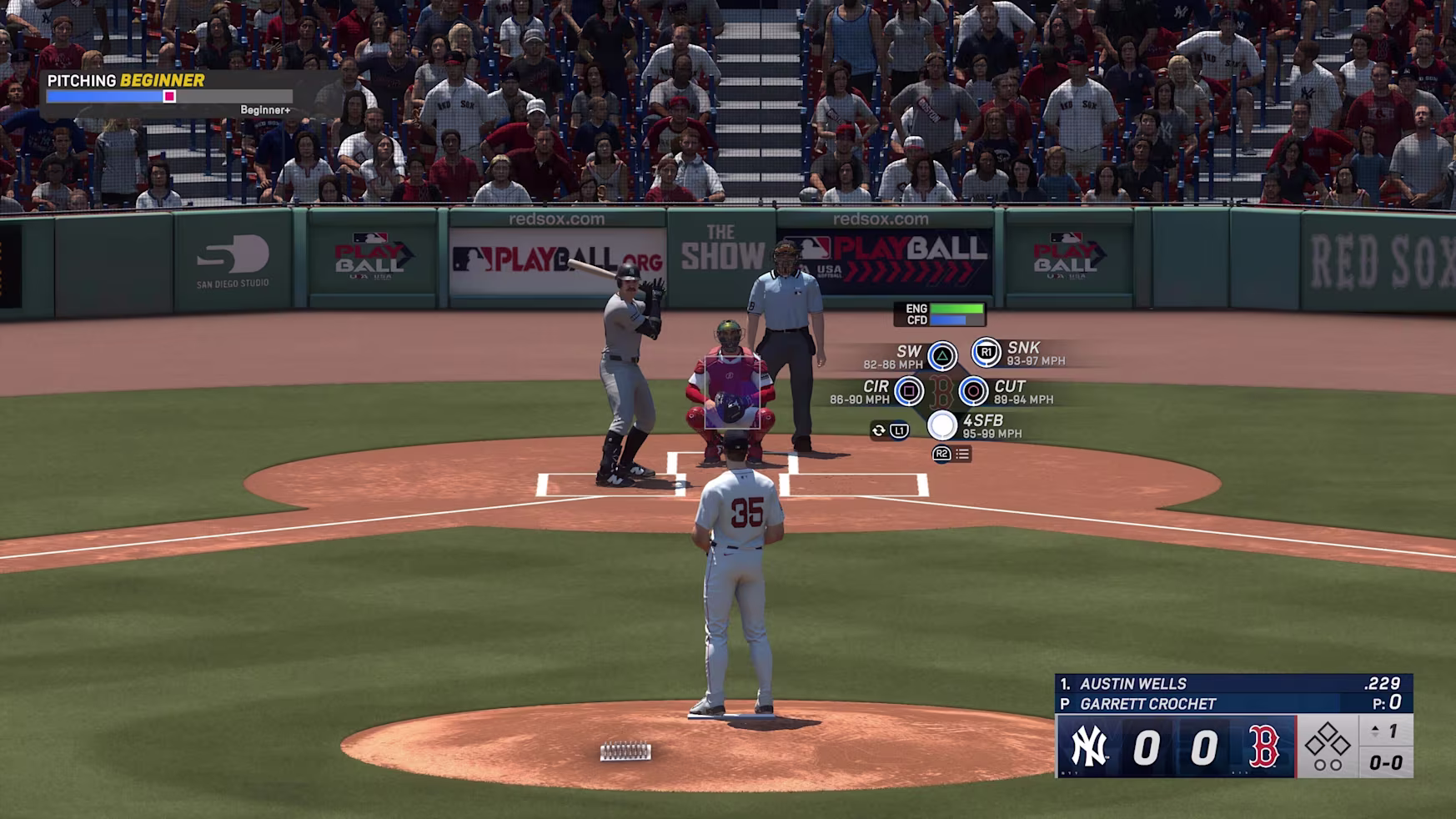Screen dimensions: 1456x819
Task: Select the CUT cutter pitch
Action: [973, 390]
